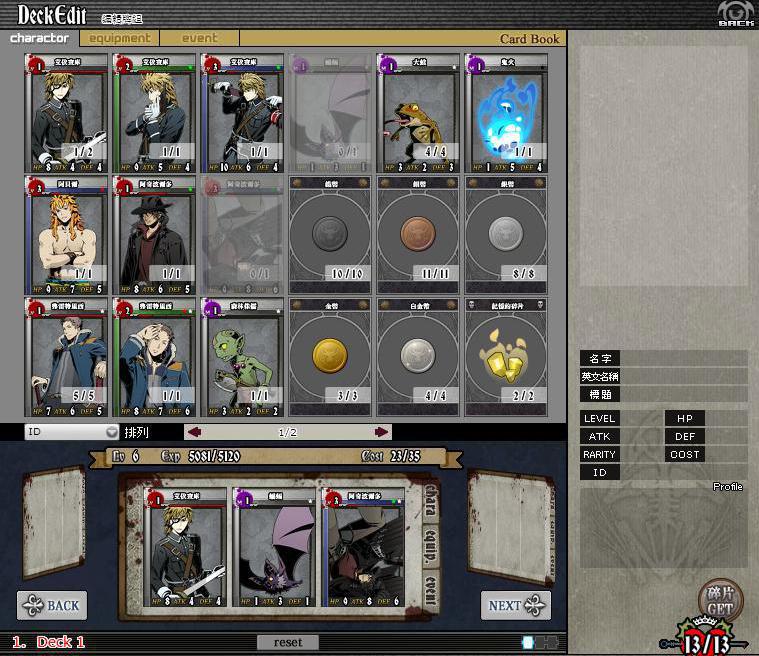The width and height of the screenshot is (759, 656).
Task: Select the golden memory fragments card
Action: pos(506,357)
